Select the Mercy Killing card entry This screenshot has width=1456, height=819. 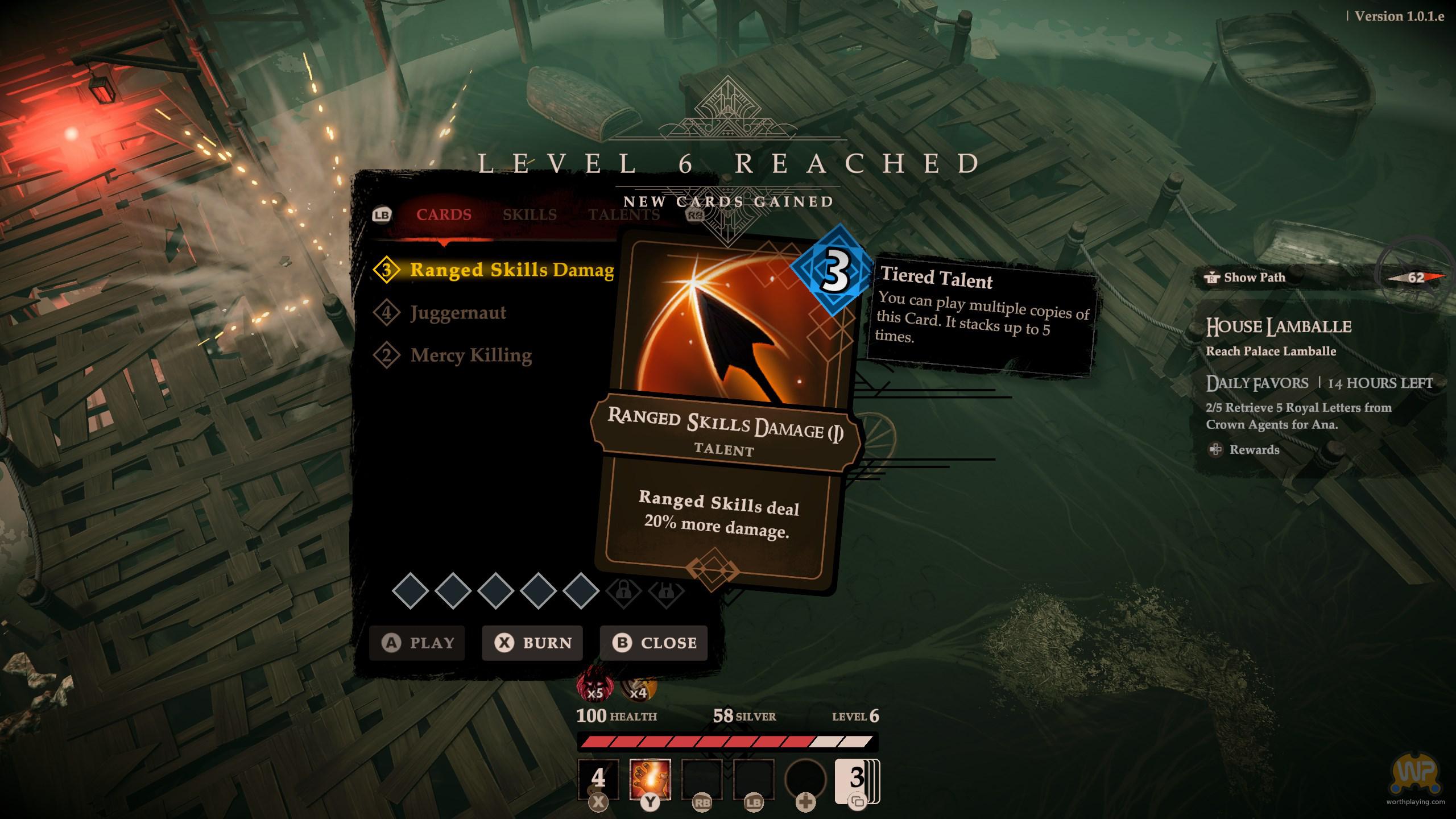click(x=471, y=355)
